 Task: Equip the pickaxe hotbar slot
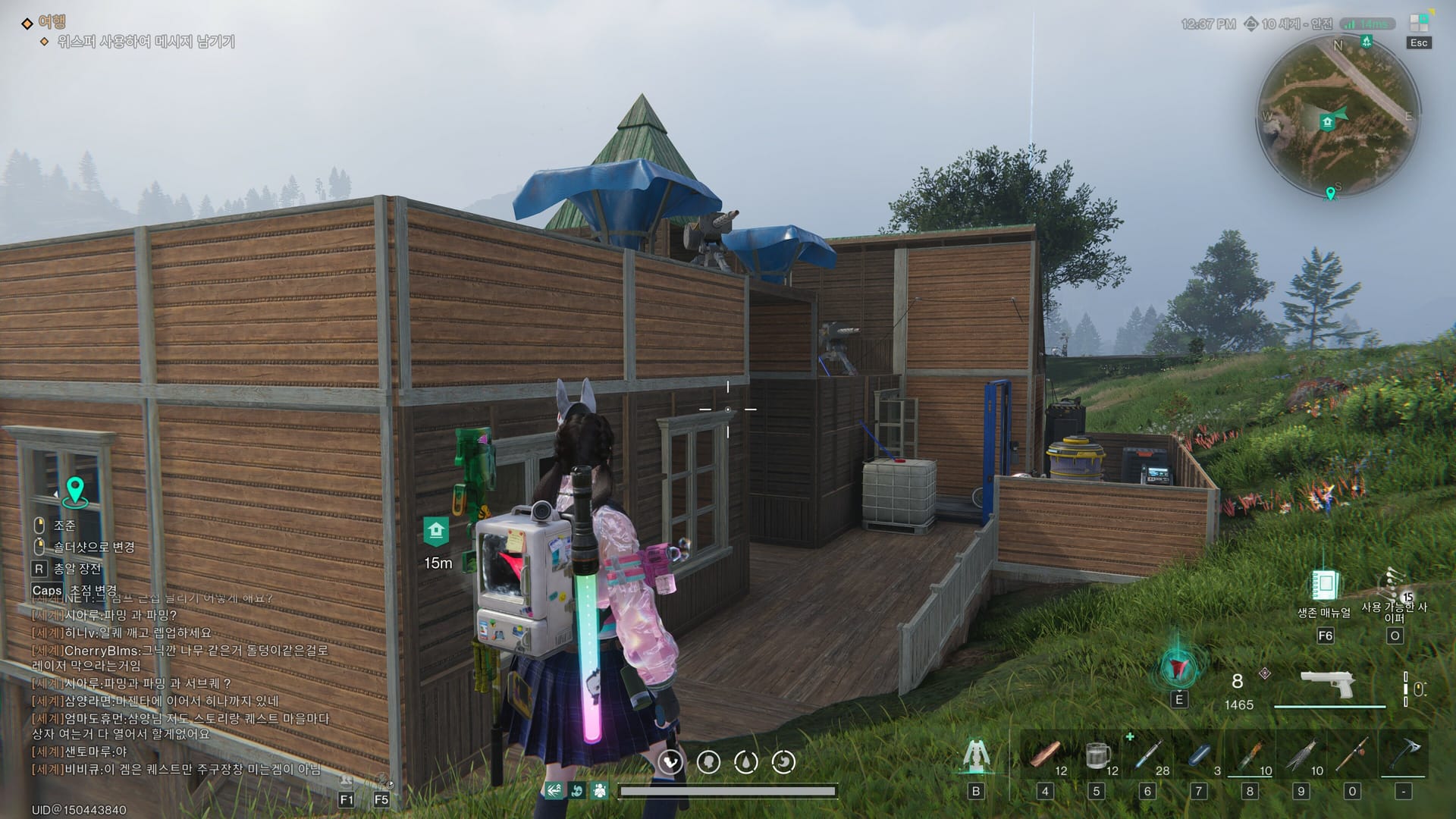click(x=1404, y=755)
